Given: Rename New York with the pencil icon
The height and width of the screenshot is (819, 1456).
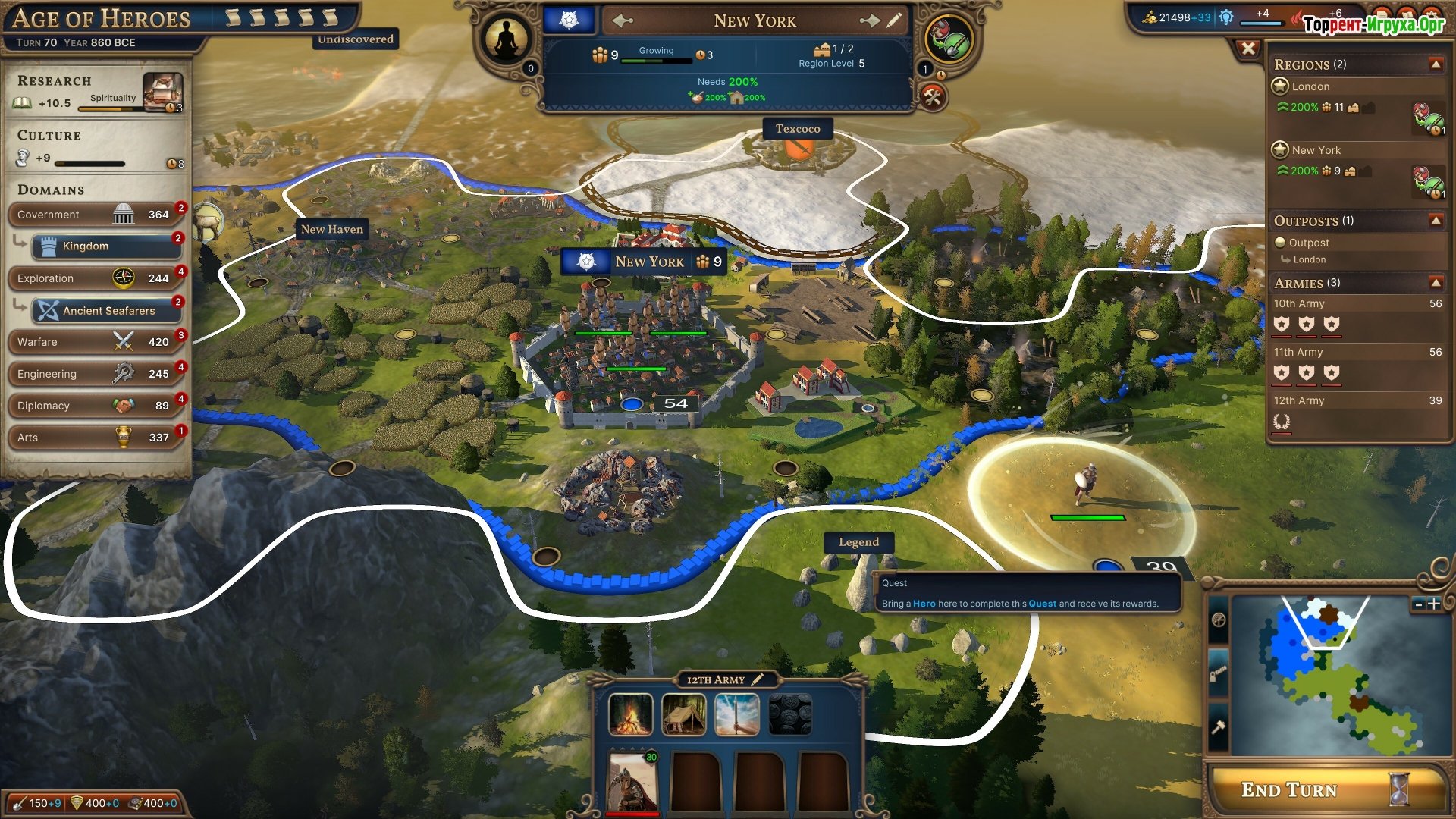Looking at the screenshot, I should (x=895, y=20).
